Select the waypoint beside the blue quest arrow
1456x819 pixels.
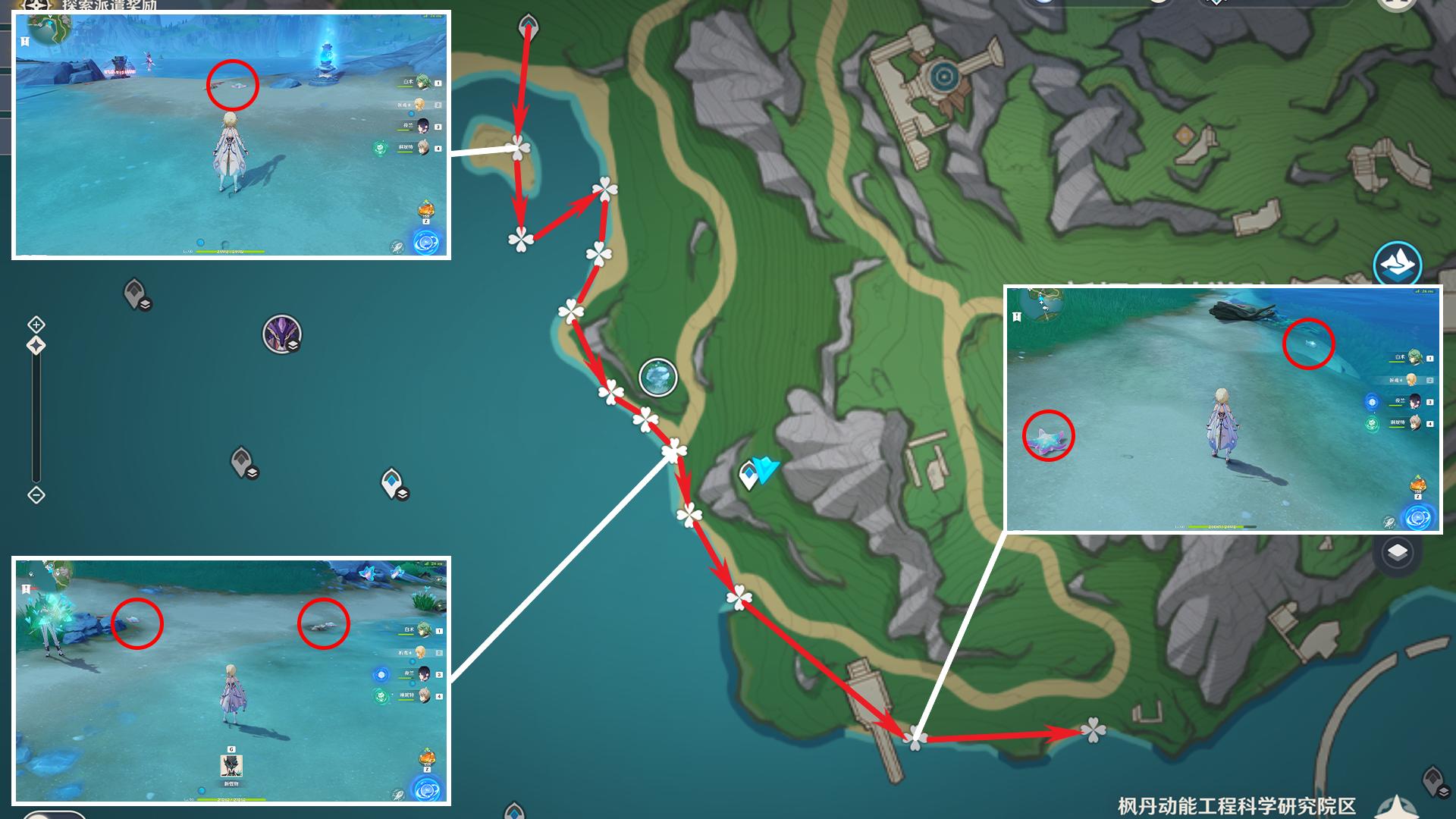(748, 475)
